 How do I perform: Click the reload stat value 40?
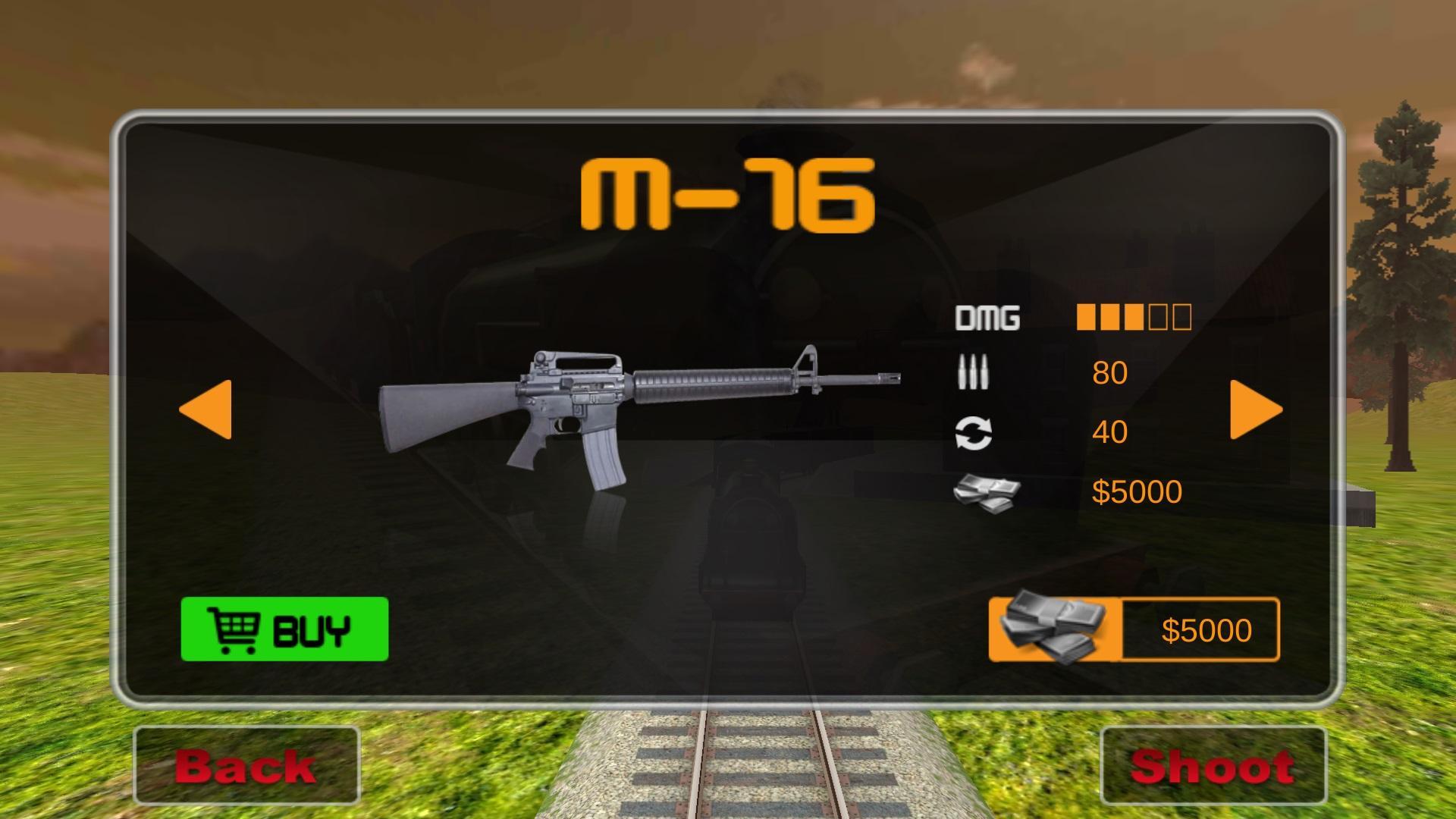1109,431
